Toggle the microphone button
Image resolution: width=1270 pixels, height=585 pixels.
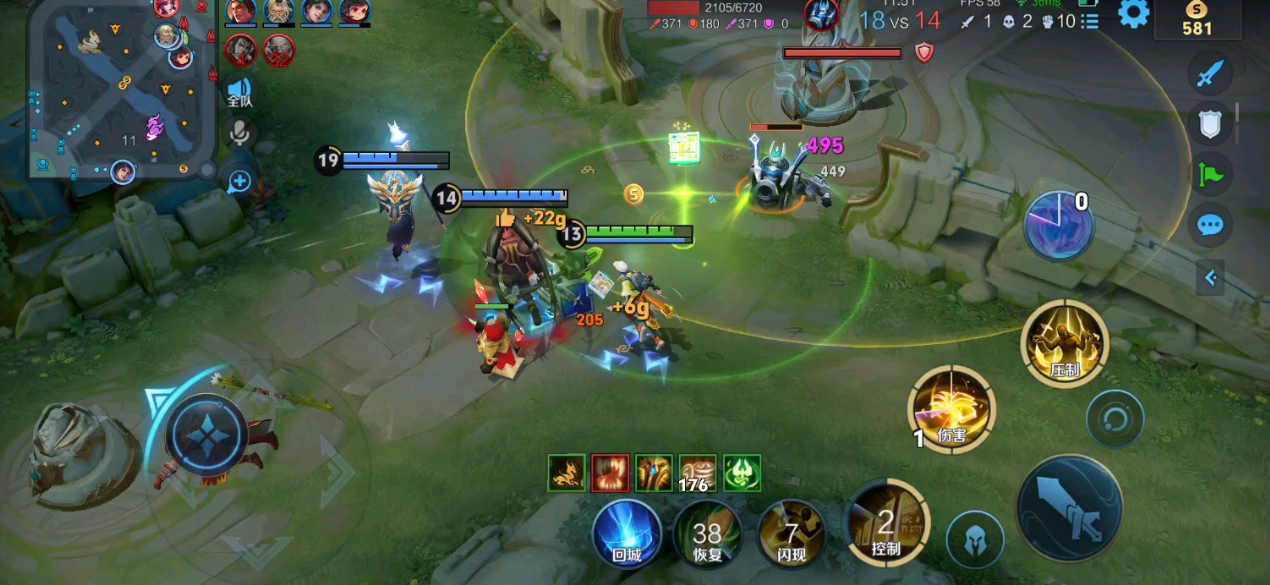[x=239, y=132]
